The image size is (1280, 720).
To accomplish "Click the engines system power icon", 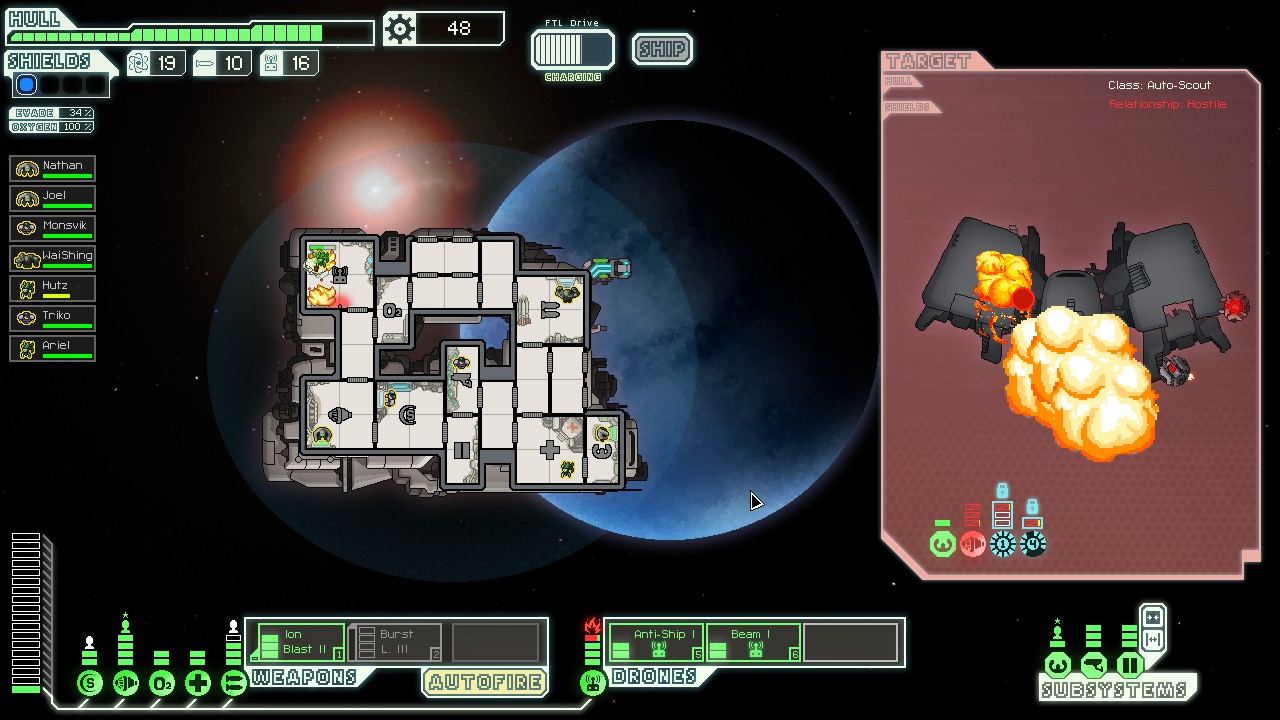I will 126,684.
